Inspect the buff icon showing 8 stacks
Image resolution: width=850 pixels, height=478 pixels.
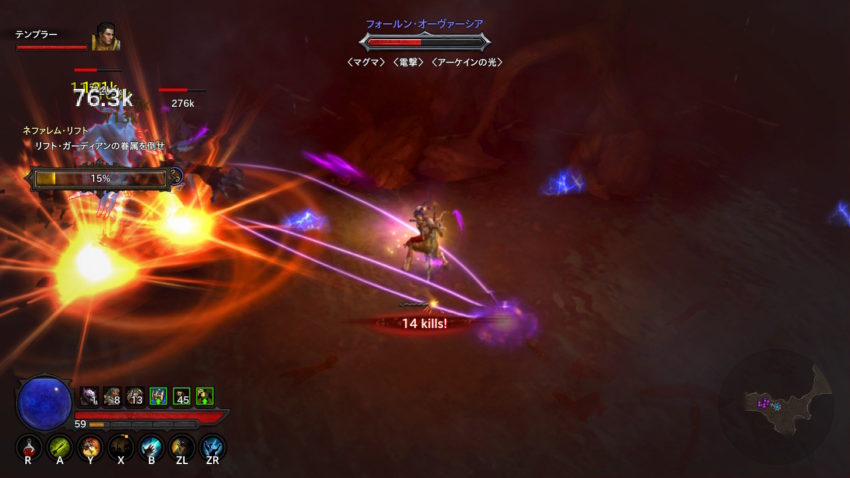112,396
